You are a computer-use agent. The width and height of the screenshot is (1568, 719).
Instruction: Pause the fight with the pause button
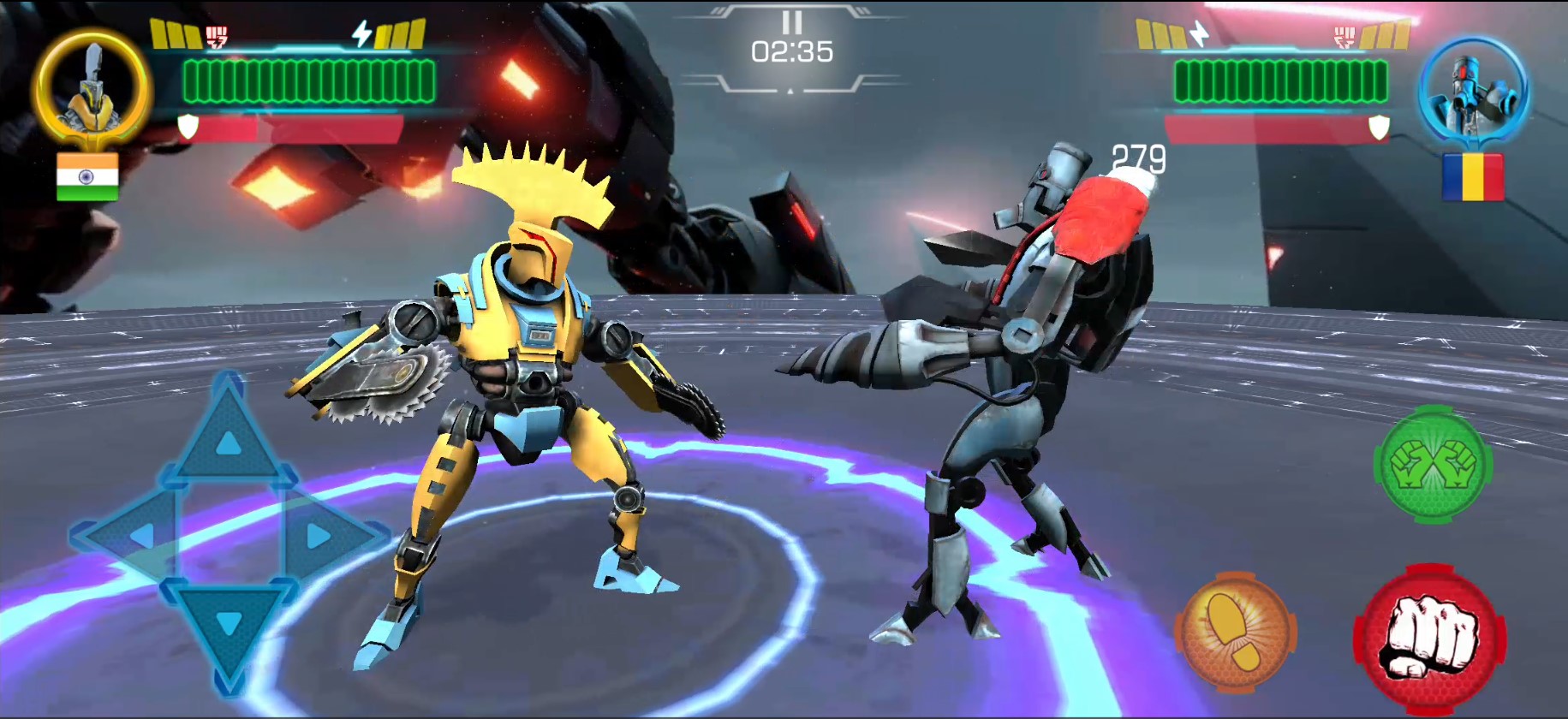[791, 22]
